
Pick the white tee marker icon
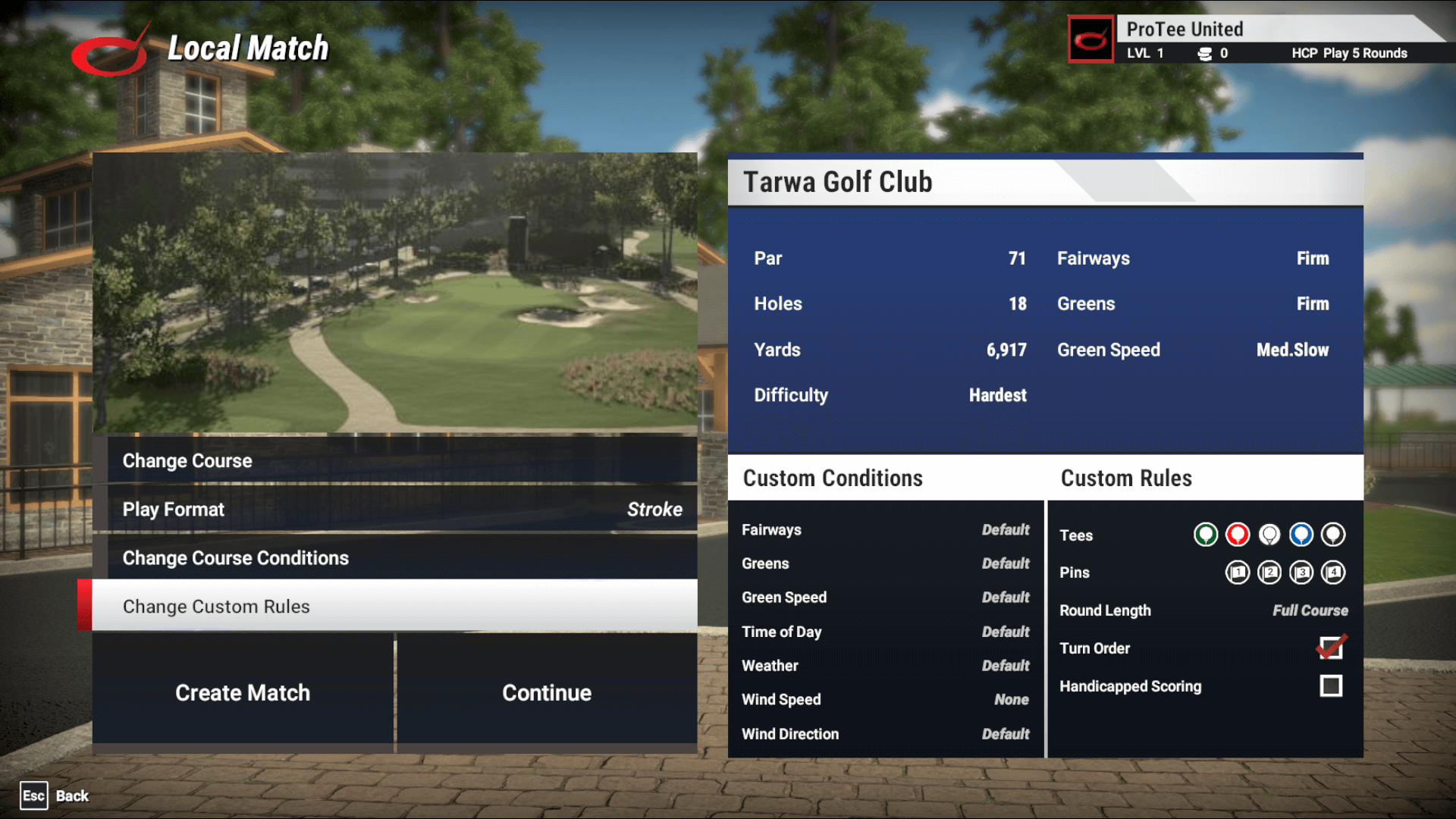(x=1269, y=535)
